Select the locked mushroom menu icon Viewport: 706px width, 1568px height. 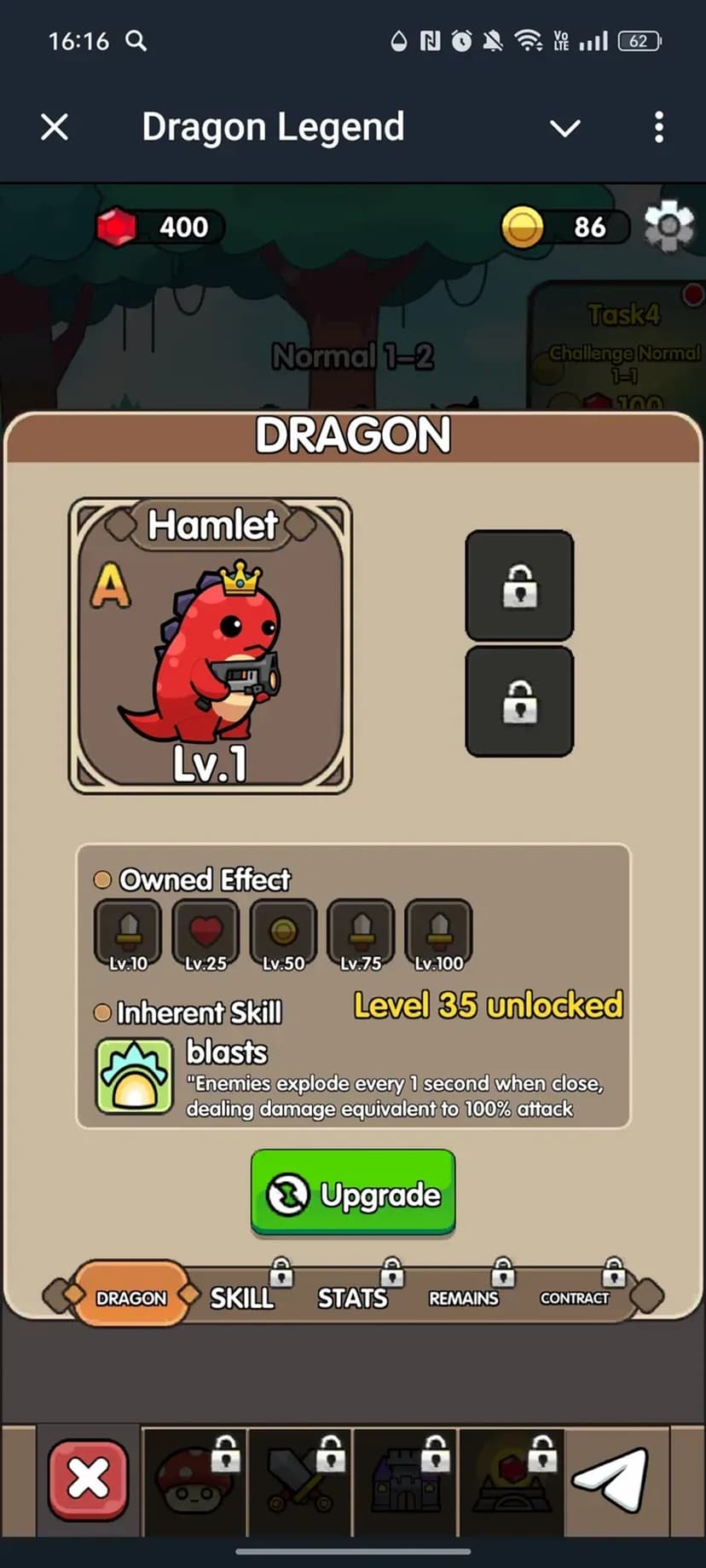pos(195,1481)
